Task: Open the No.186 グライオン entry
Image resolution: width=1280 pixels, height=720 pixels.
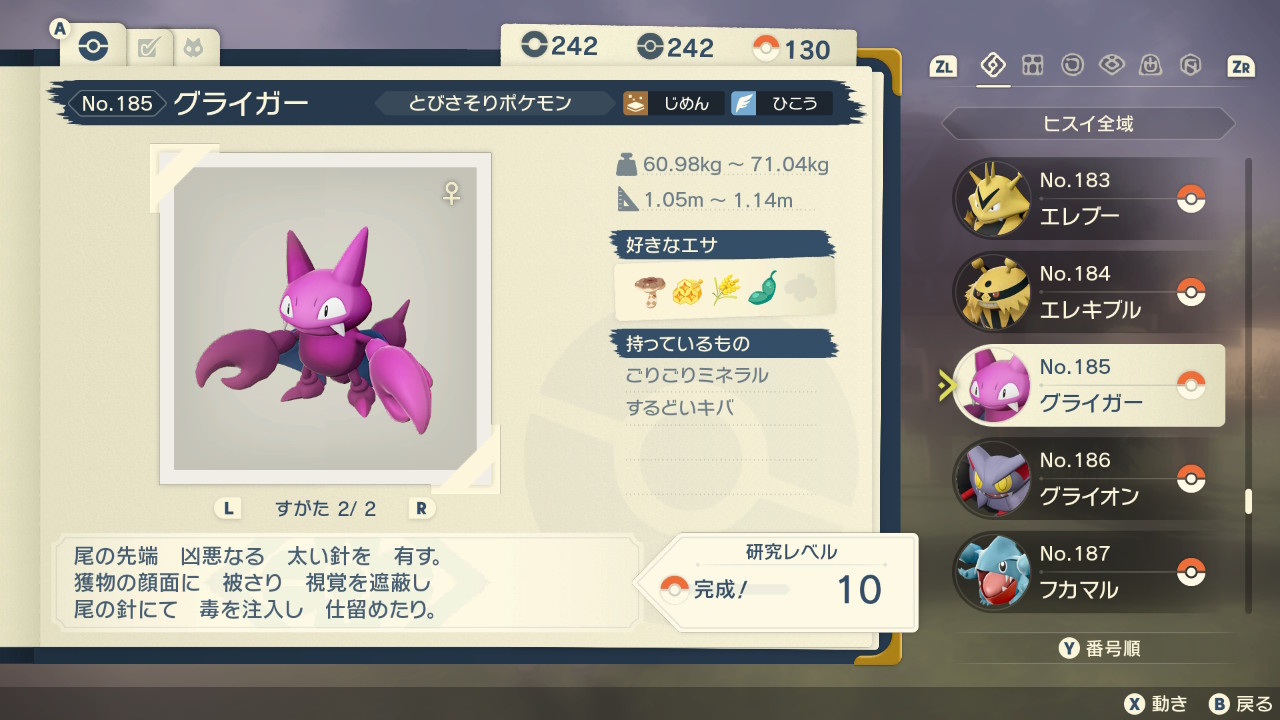Action: 1088,478
